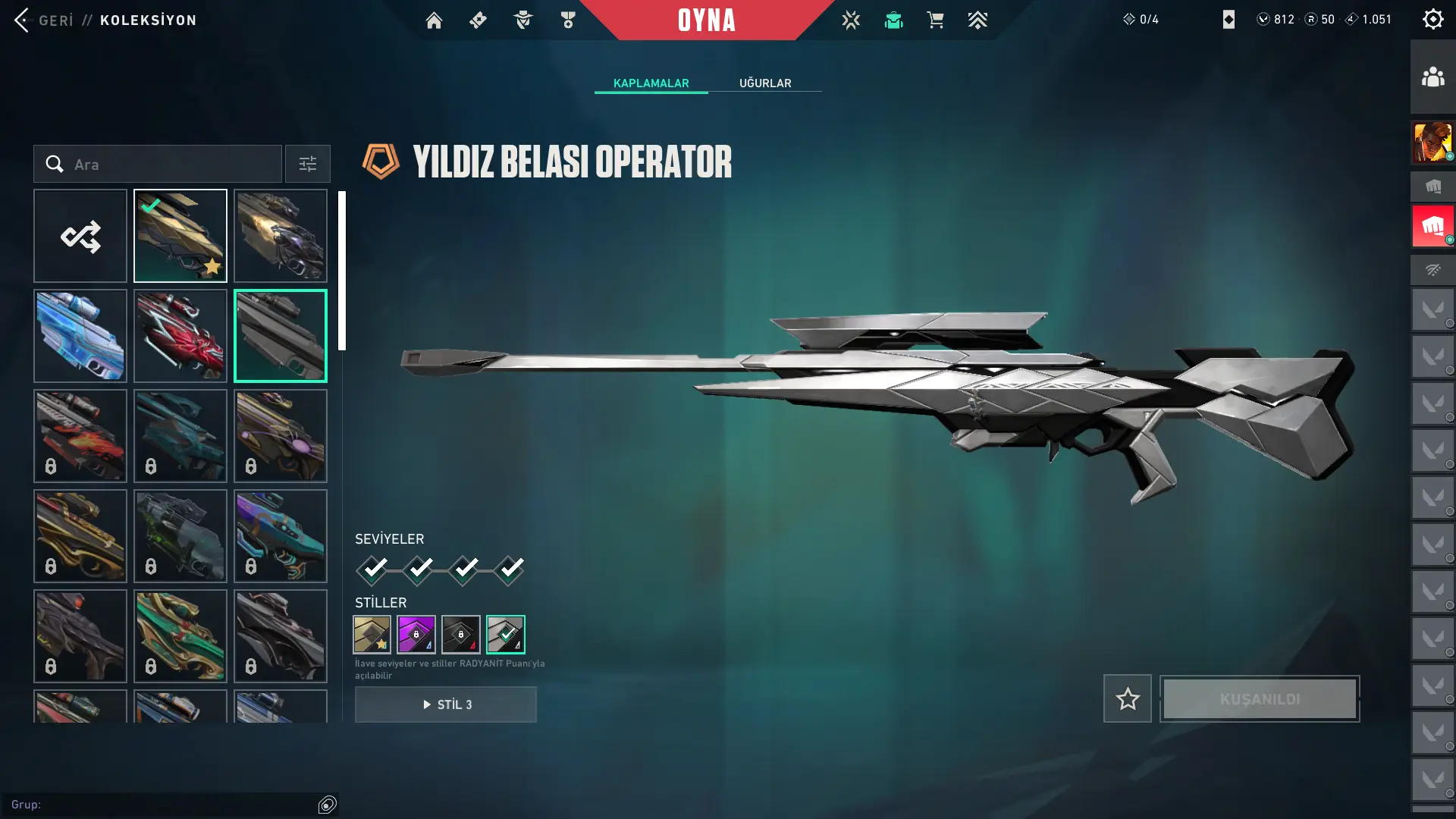1456x819 pixels.
Task: Switch to the UĞURLAR tab
Action: pyautogui.click(x=765, y=83)
